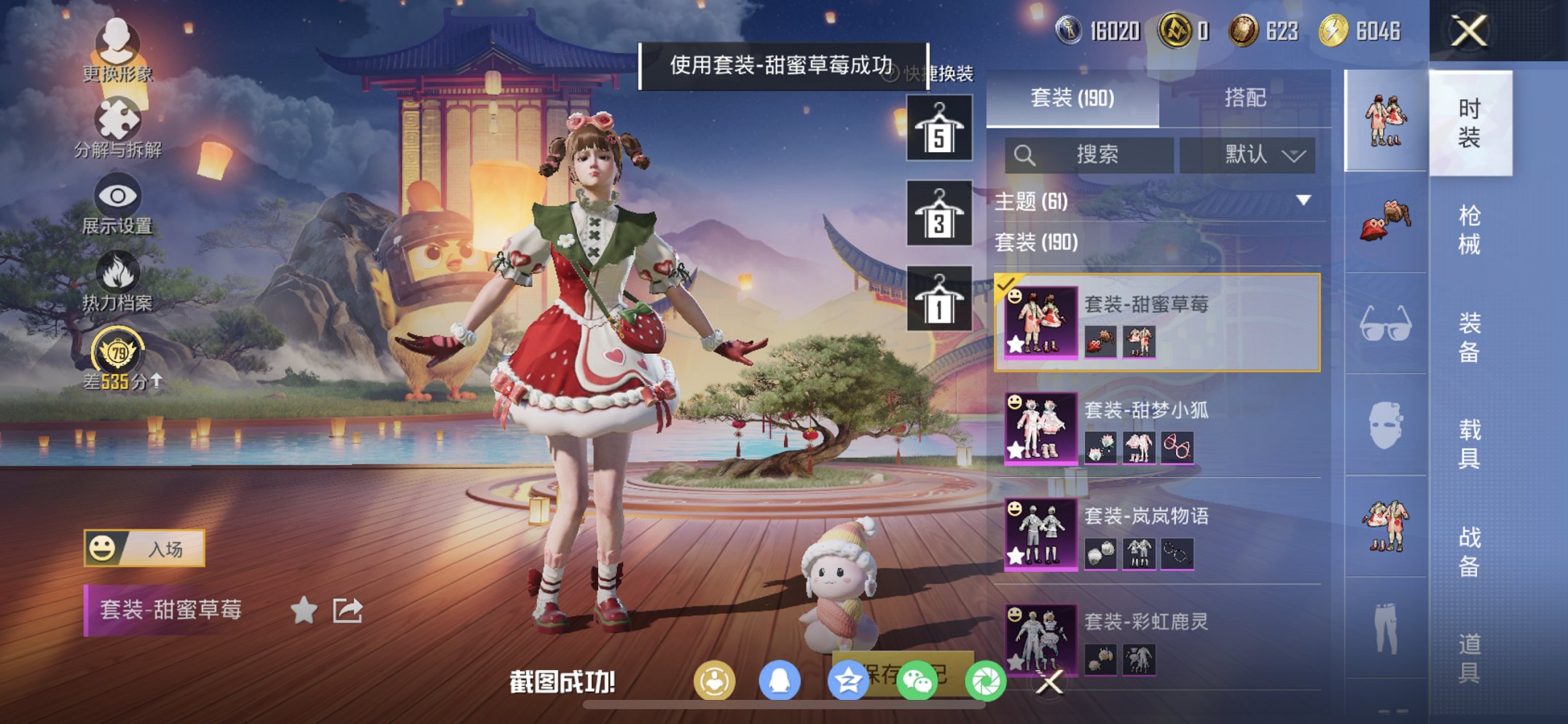Screen dimensions: 1568x724
Task: Collapse the 主题 (61) section
Action: [x=1303, y=202]
